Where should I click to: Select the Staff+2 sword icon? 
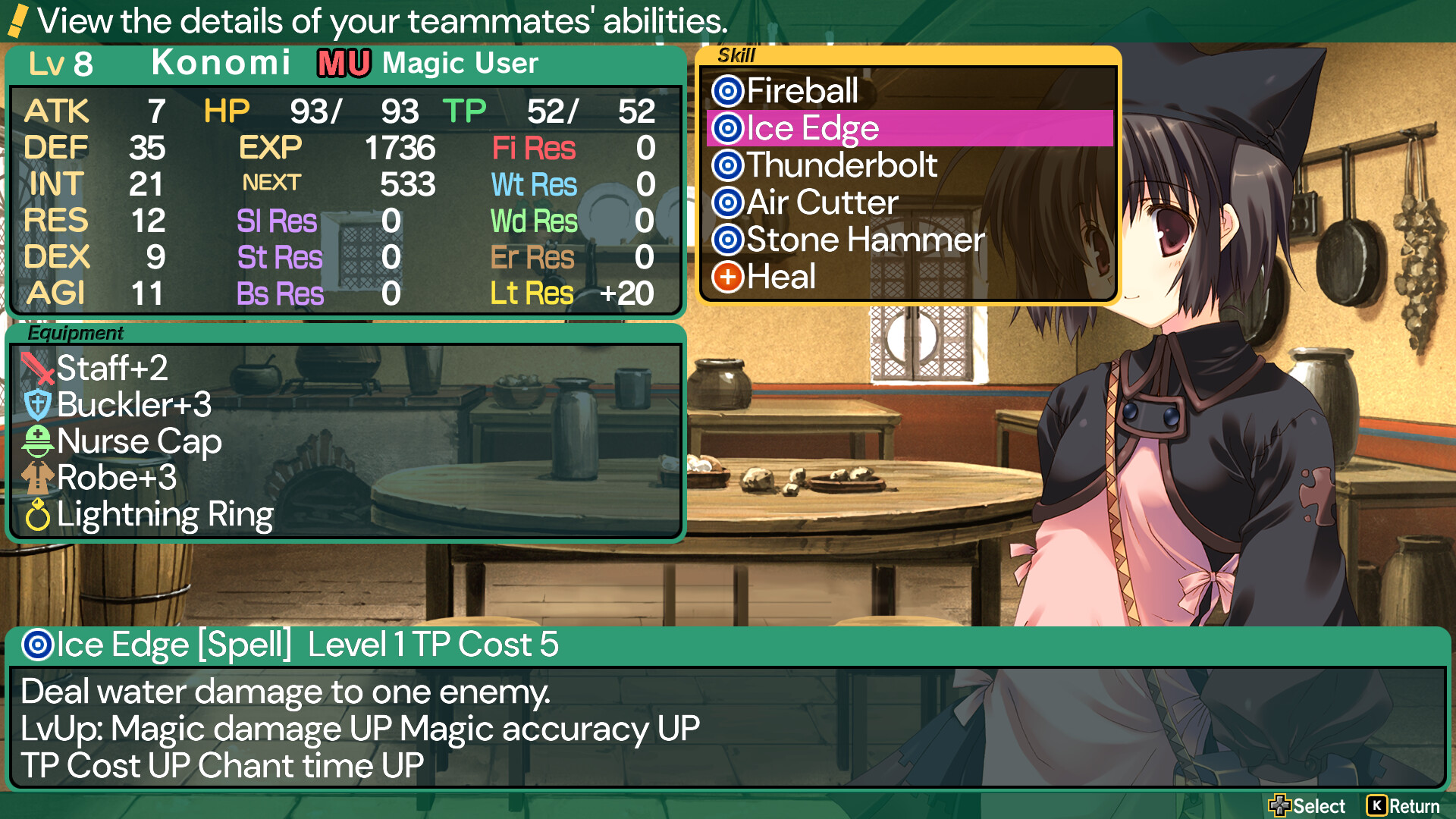(37, 369)
